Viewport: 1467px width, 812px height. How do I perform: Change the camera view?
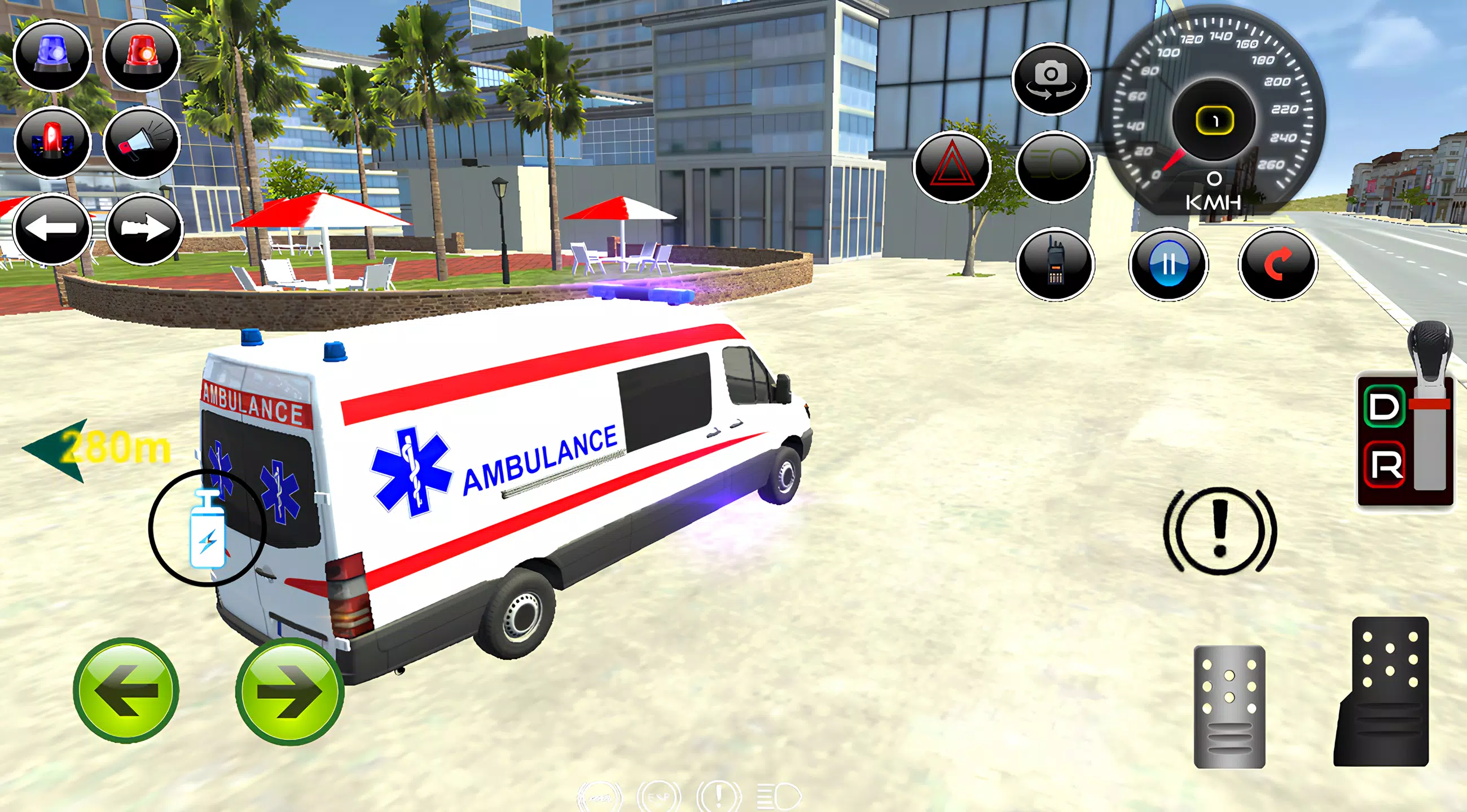1051,78
